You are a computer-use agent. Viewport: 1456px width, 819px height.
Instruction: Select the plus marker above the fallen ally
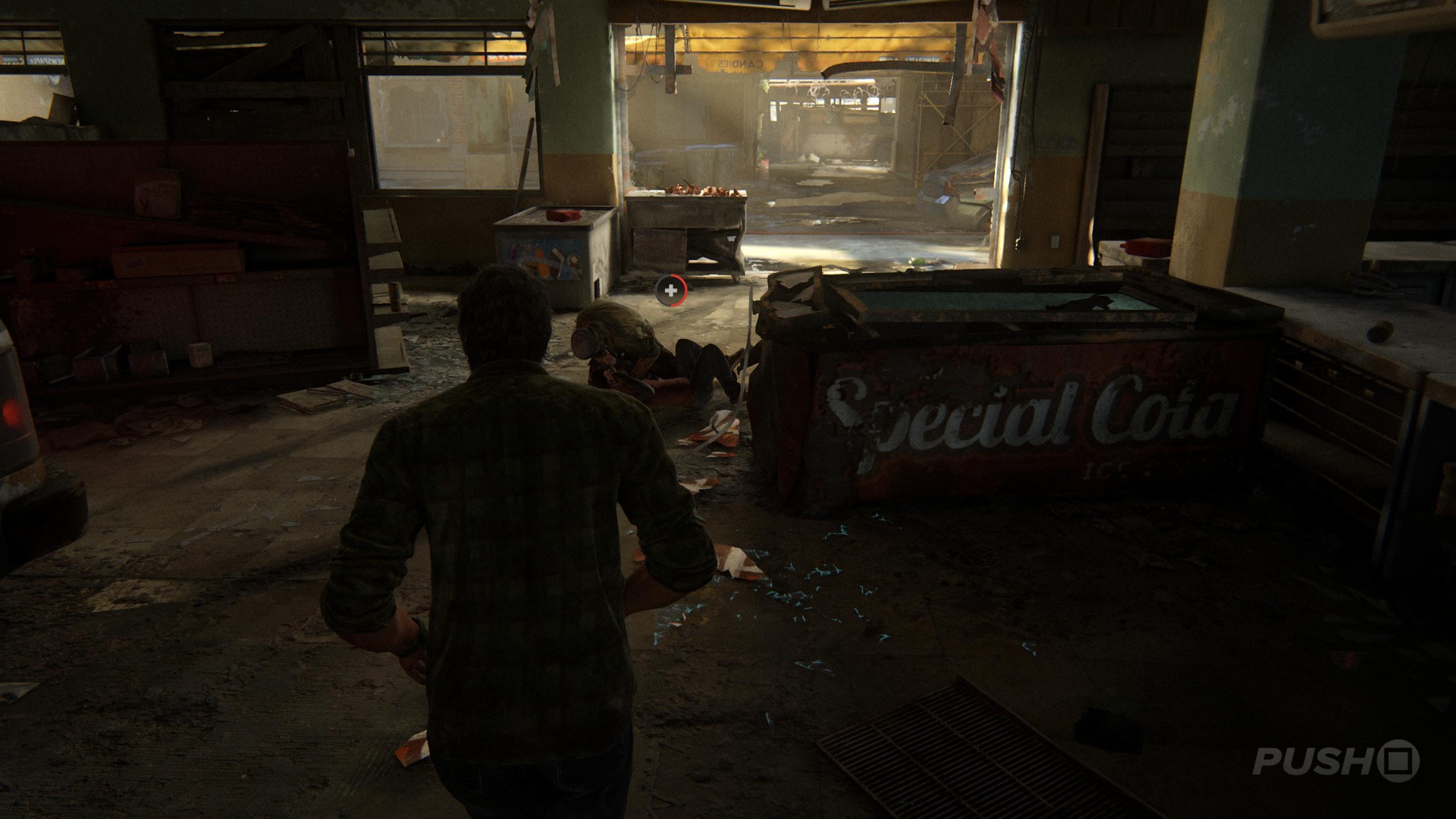click(670, 290)
